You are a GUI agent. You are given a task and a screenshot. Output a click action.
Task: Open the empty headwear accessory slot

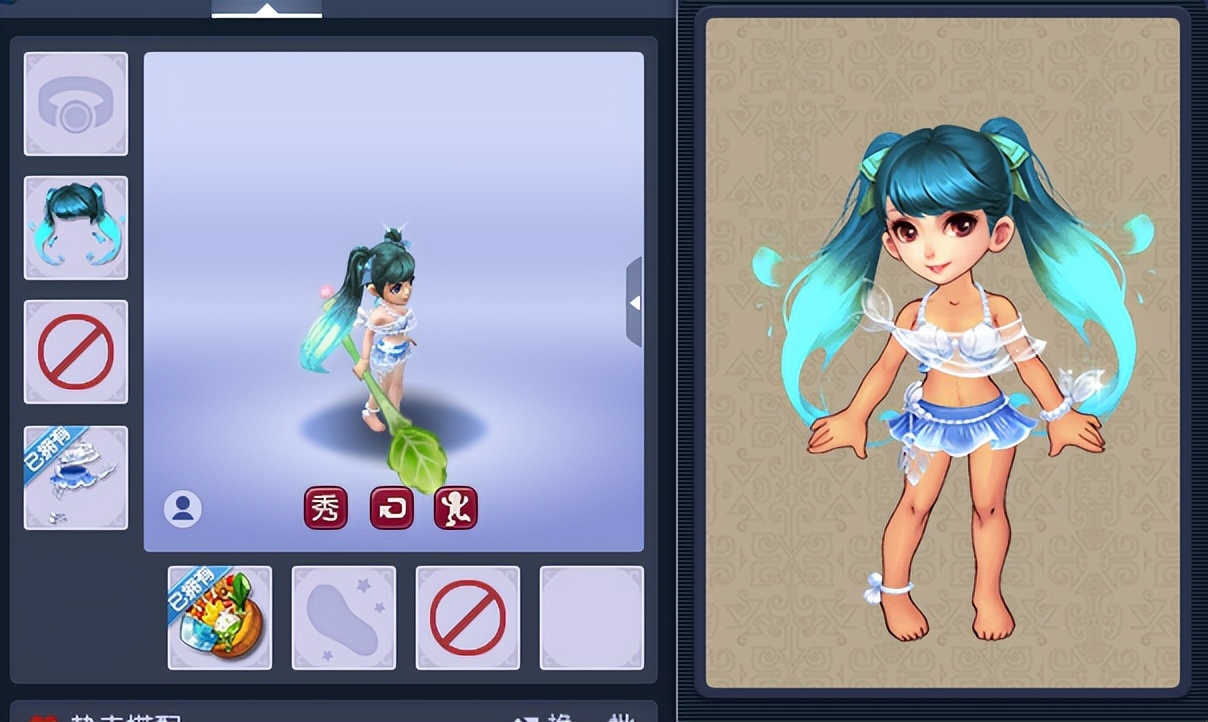click(76, 104)
